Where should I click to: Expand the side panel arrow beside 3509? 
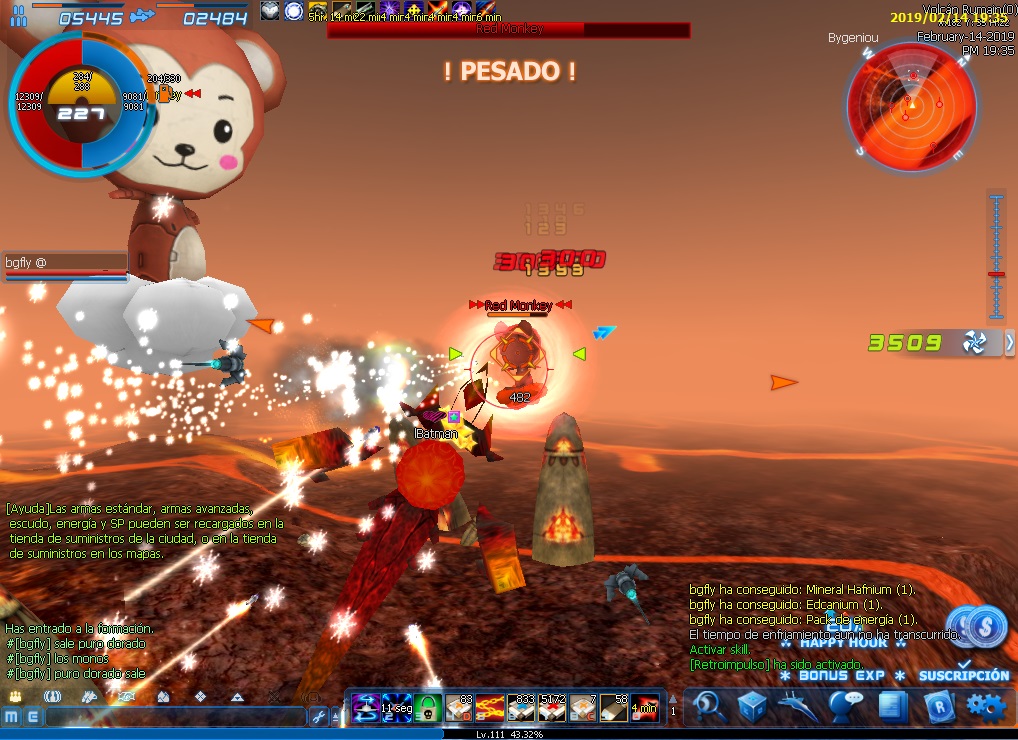[1010, 343]
